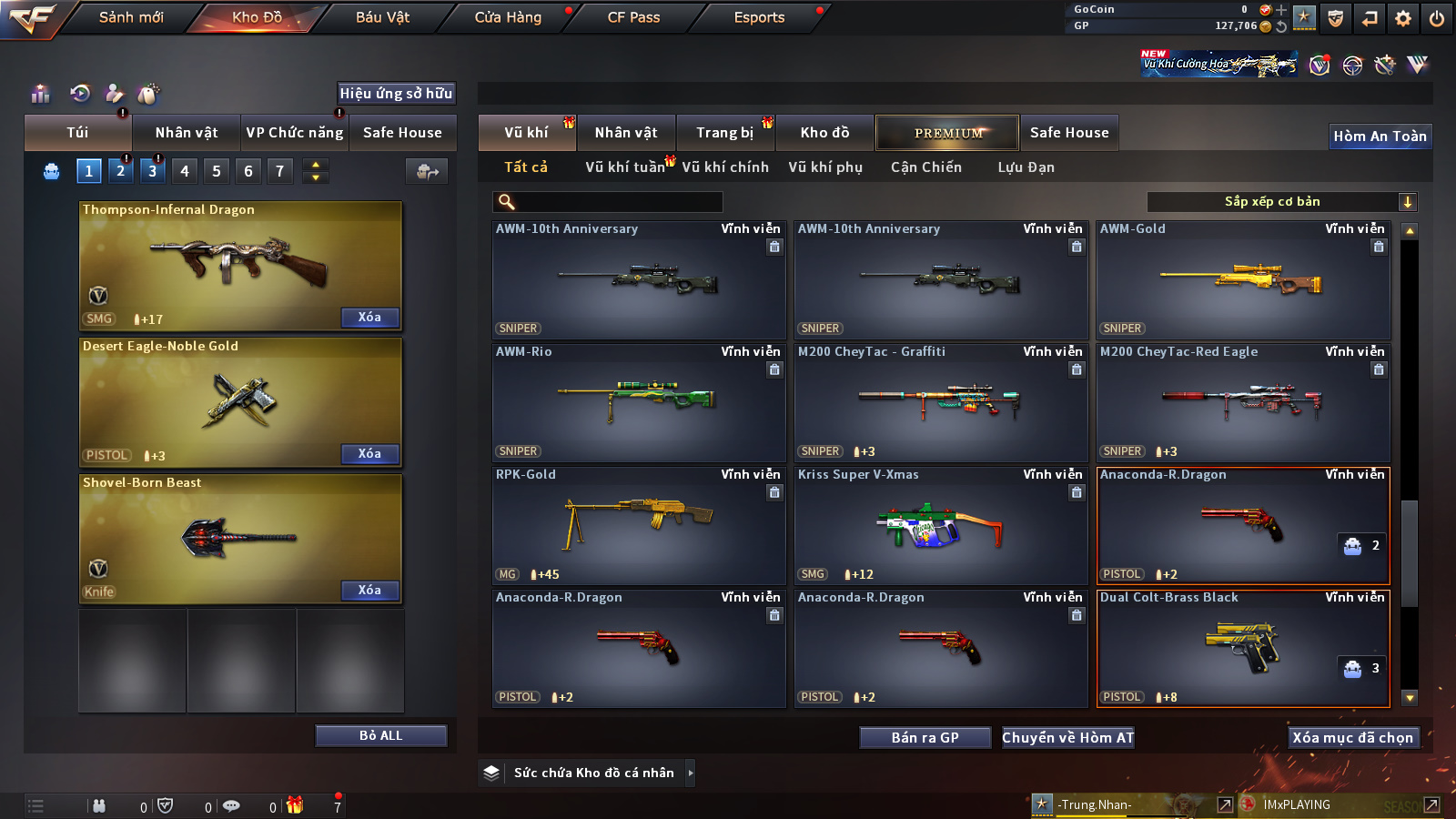Image resolution: width=1456 pixels, height=819 pixels.
Task: Go to Sảnh mới lobby
Action: 131,17
